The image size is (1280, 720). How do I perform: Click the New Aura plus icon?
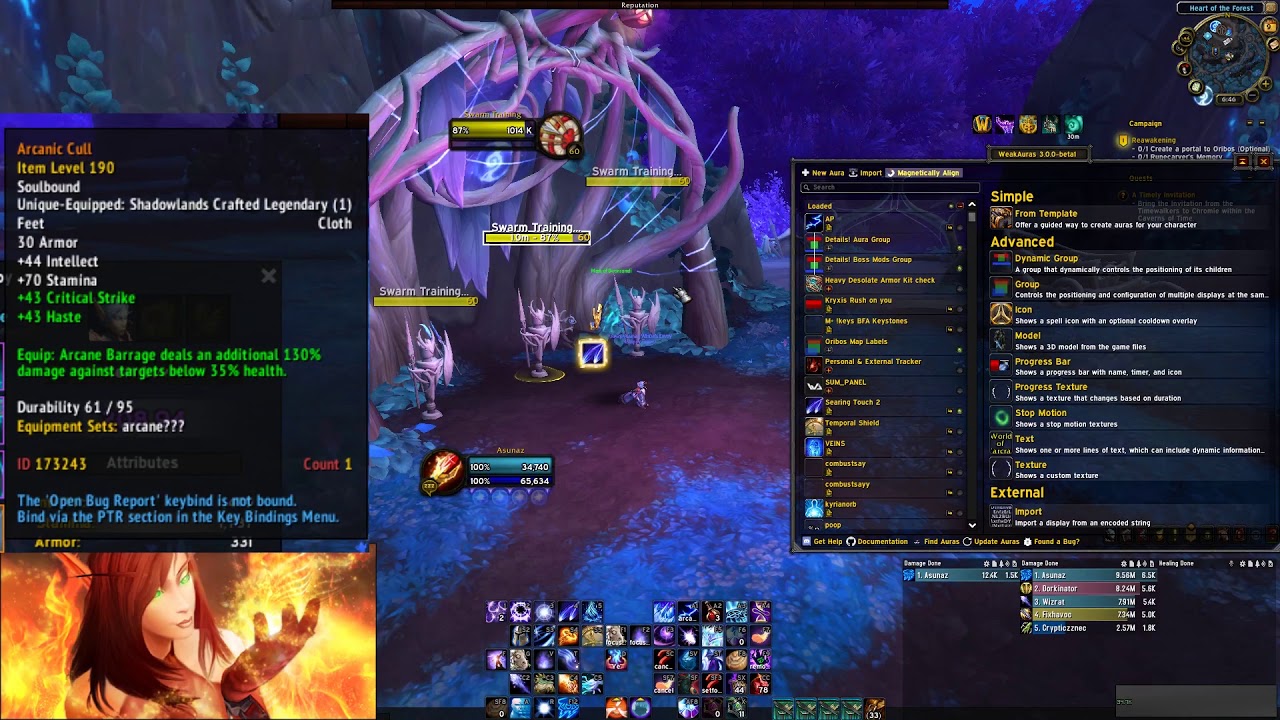(805, 172)
